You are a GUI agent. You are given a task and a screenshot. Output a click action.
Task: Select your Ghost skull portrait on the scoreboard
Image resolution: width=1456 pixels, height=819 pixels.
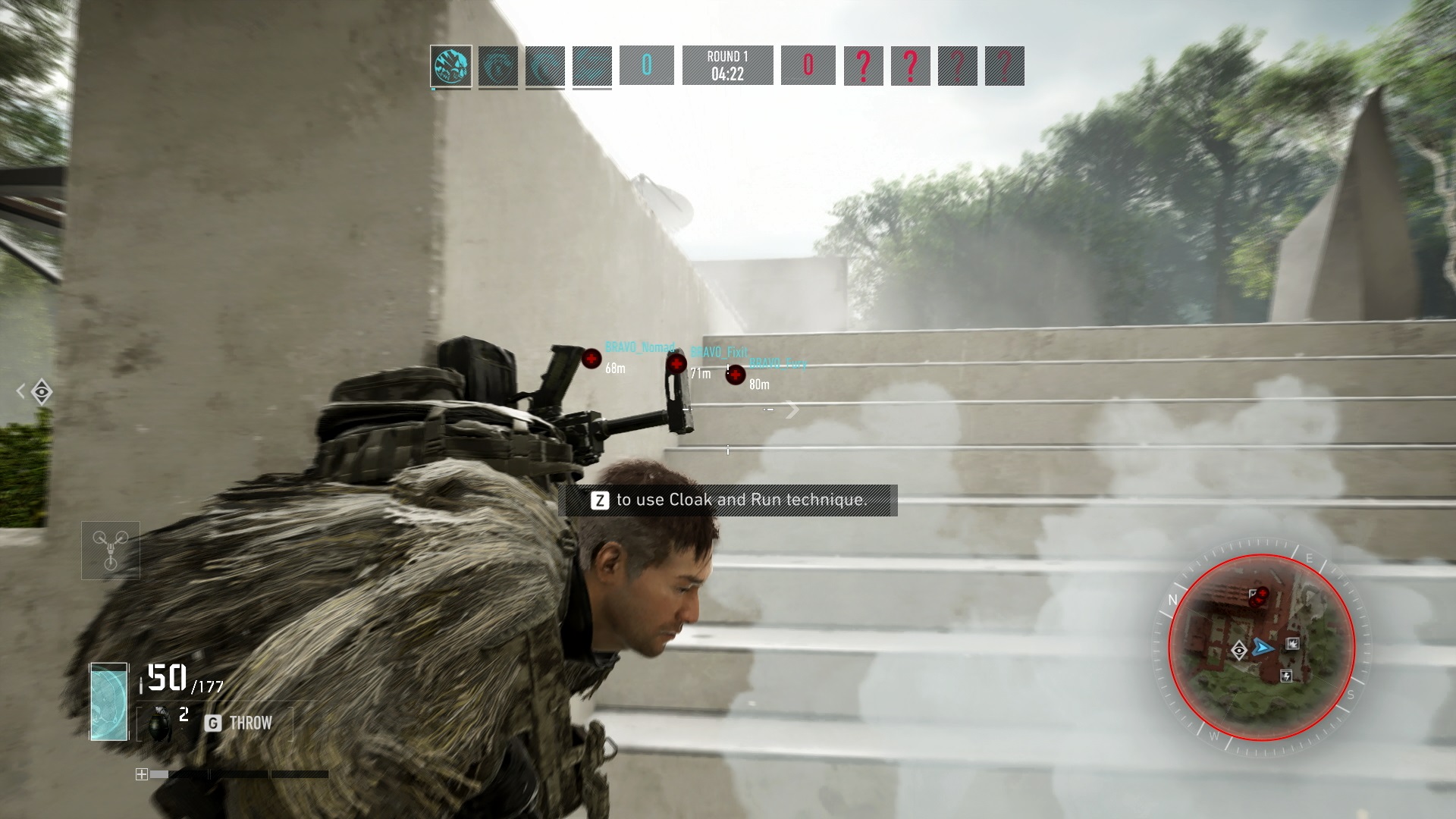coord(449,67)
